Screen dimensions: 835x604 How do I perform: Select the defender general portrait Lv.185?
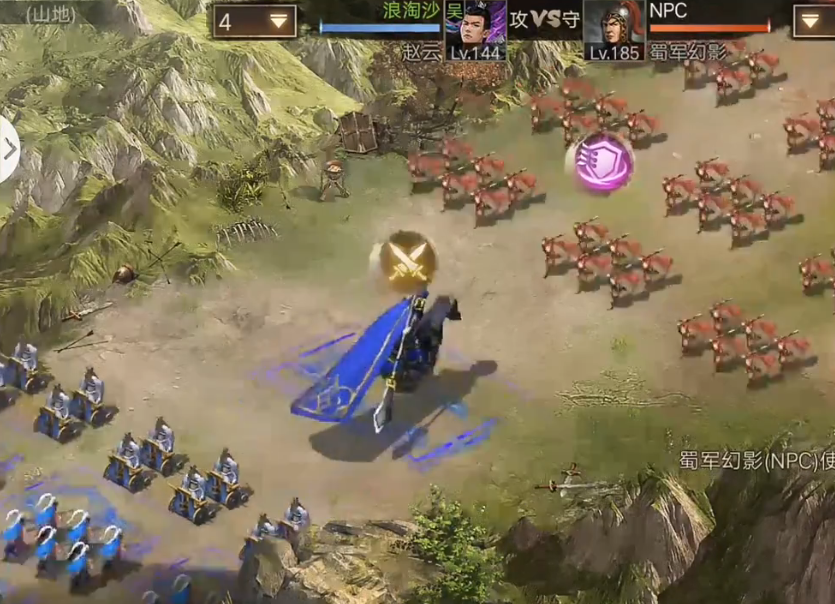[x=613, y=28]
